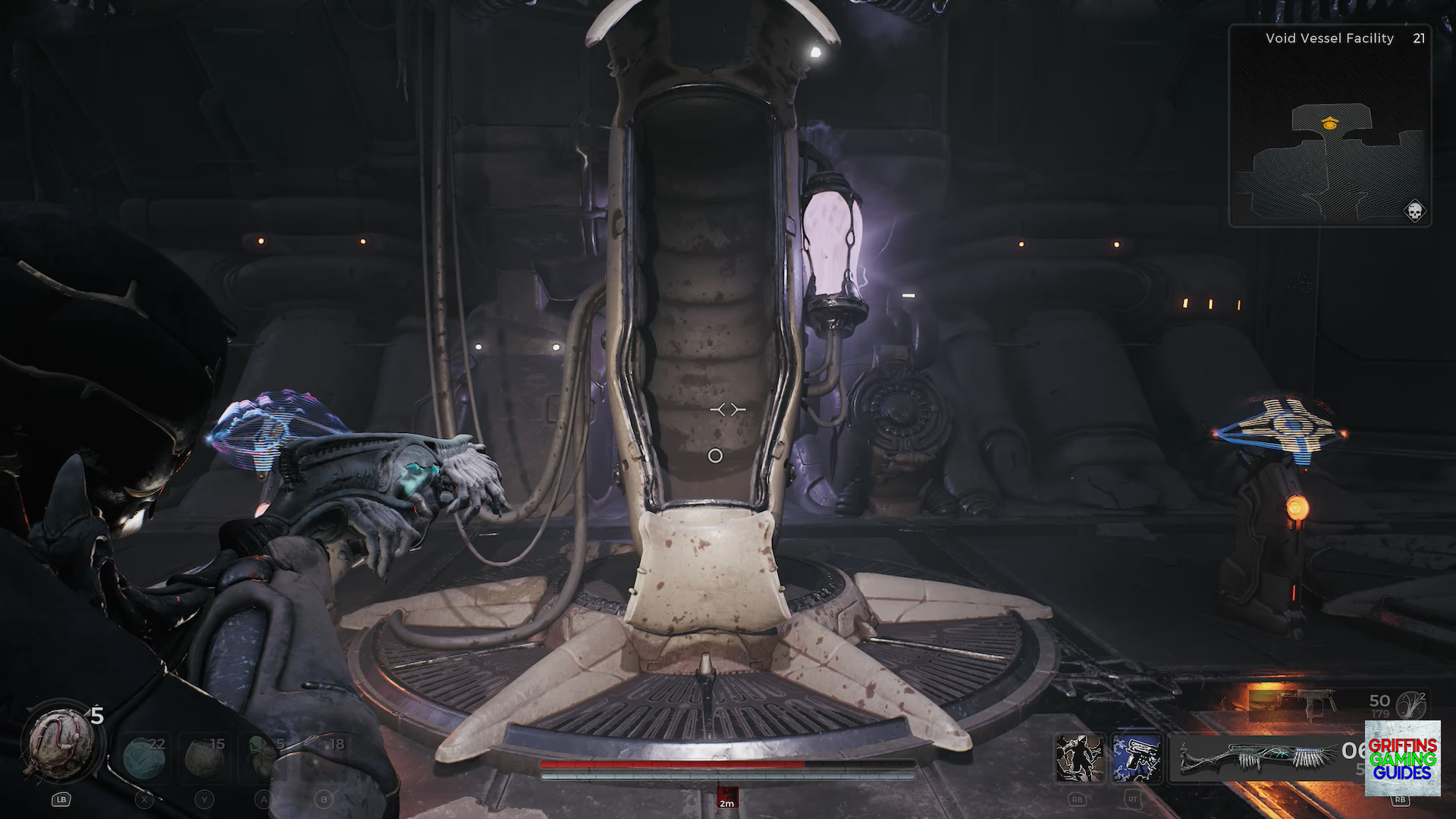Select the orange player marker on minimap
Screen dimensions: 1456x819
[1329, 123]
